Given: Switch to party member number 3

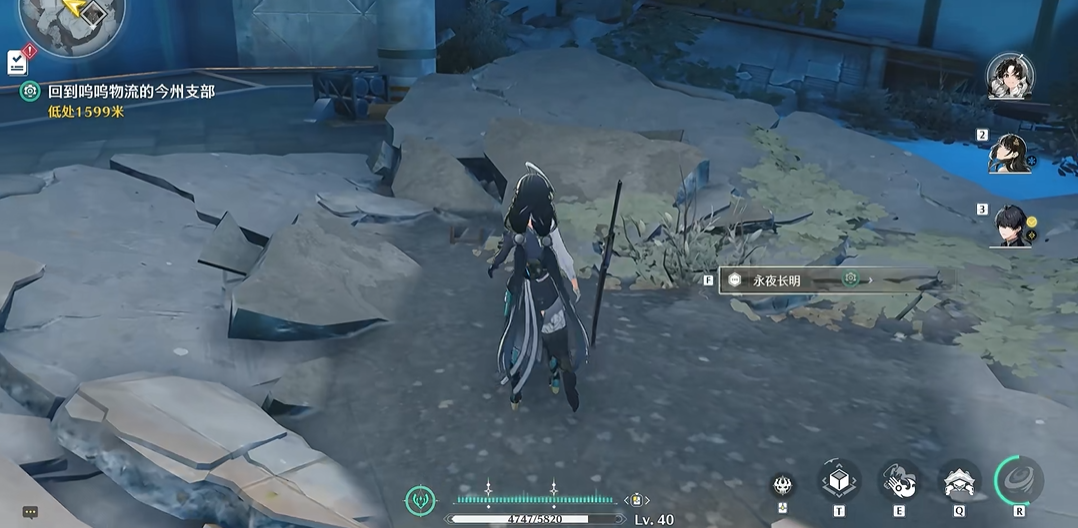Looking at the screenshot, I should coord(1010,226).
